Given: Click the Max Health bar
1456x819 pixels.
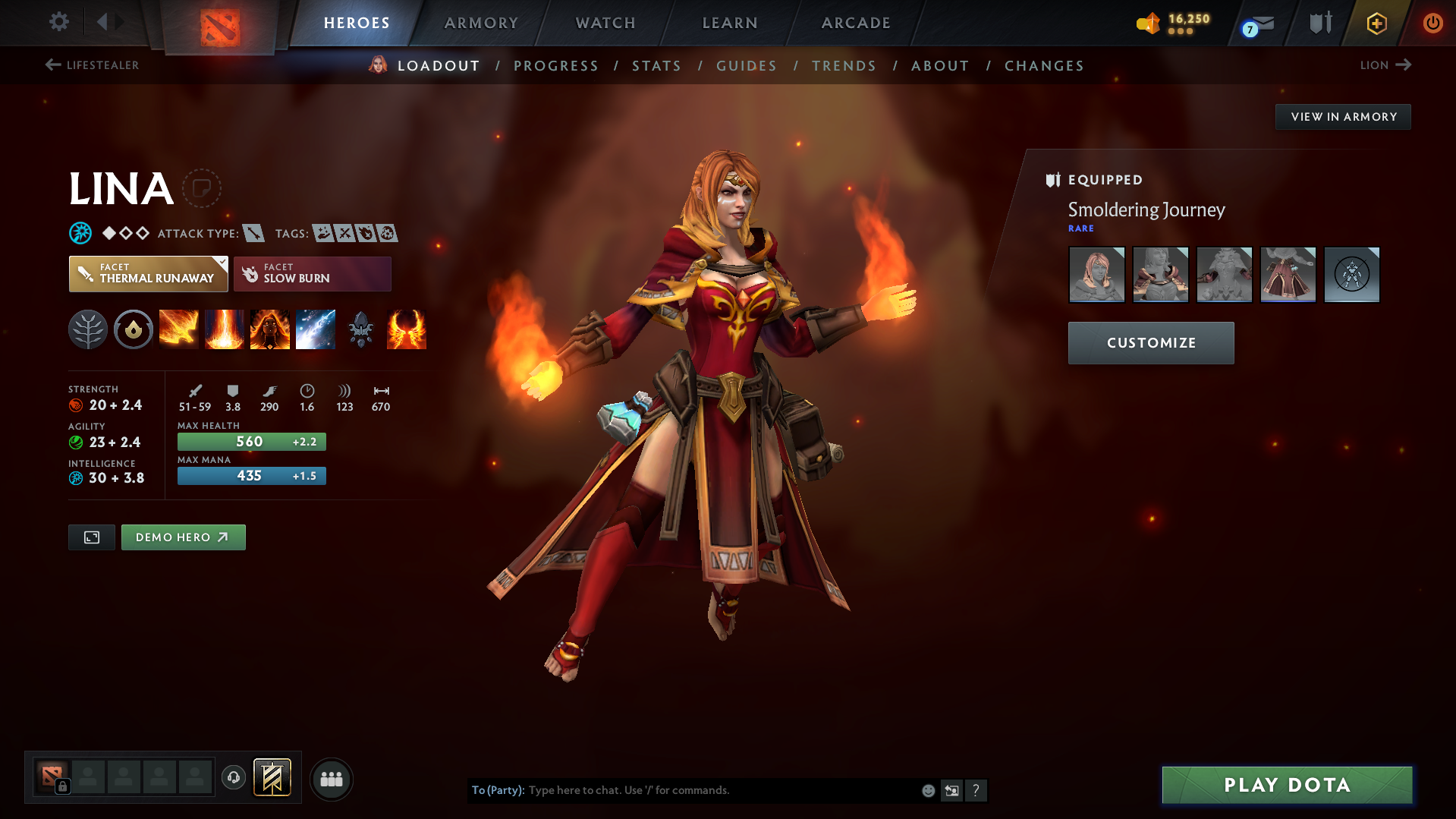Looking at the screenshot, I should click(251, 441).
